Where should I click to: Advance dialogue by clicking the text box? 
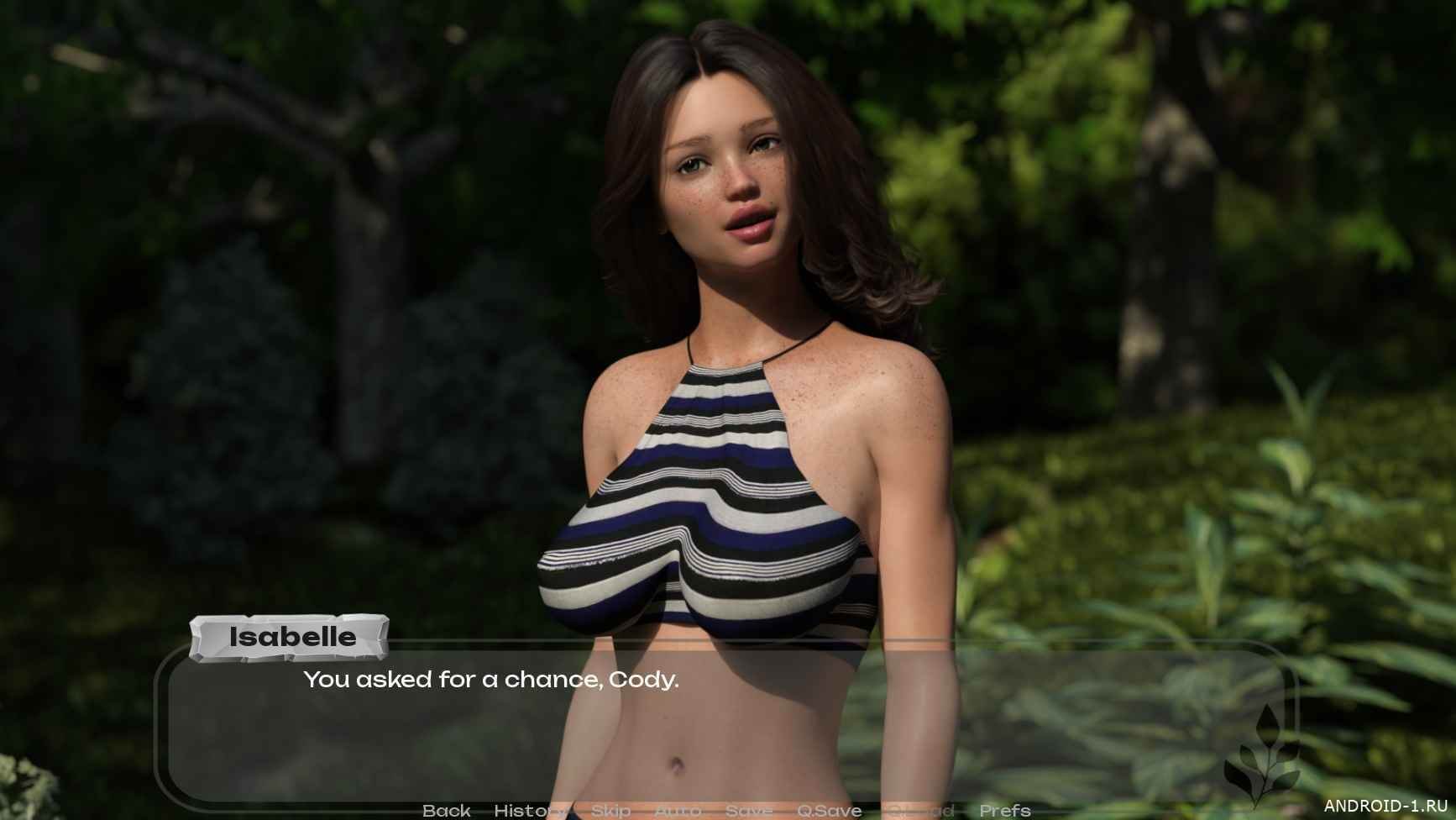click(x=722, y=731)
